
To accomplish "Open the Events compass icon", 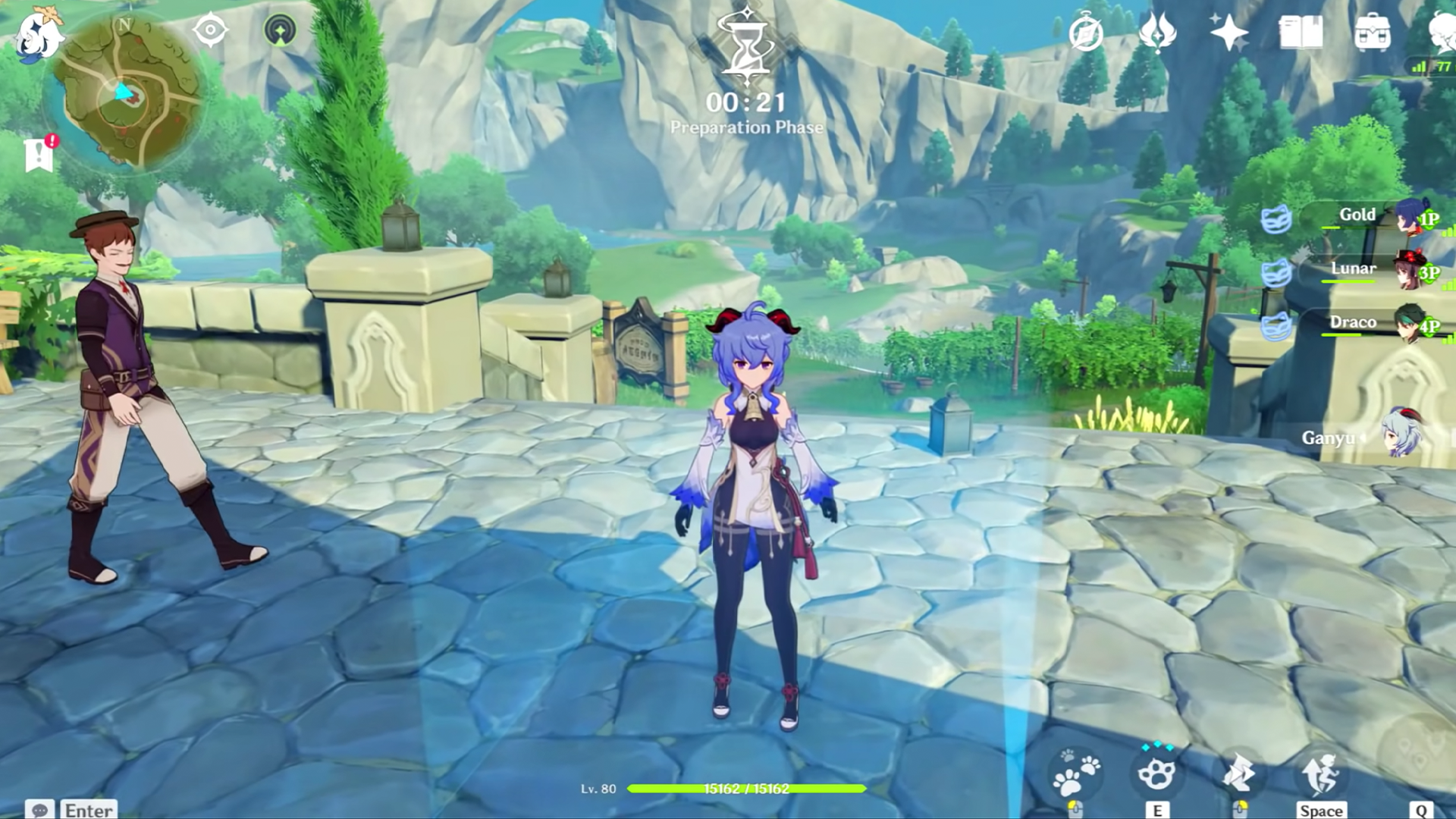I will click(x=1085, y=34).
